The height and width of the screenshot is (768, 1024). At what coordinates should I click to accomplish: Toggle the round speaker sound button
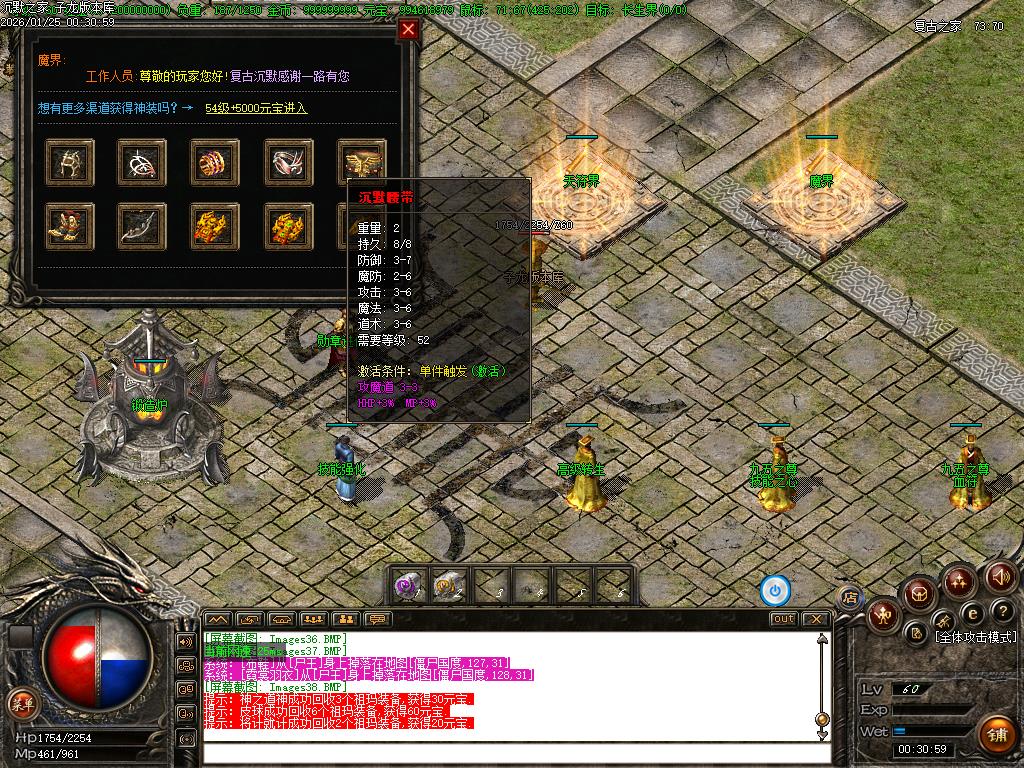pyautogui.click(x=1001, y=576)
